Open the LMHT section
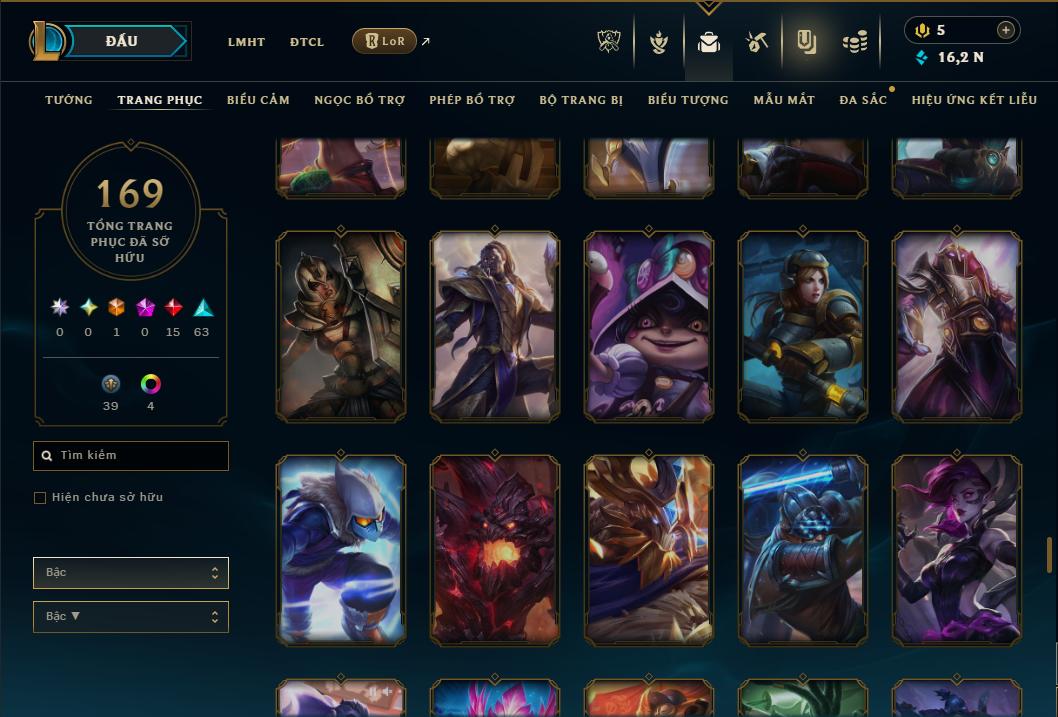 pos(246,42)
